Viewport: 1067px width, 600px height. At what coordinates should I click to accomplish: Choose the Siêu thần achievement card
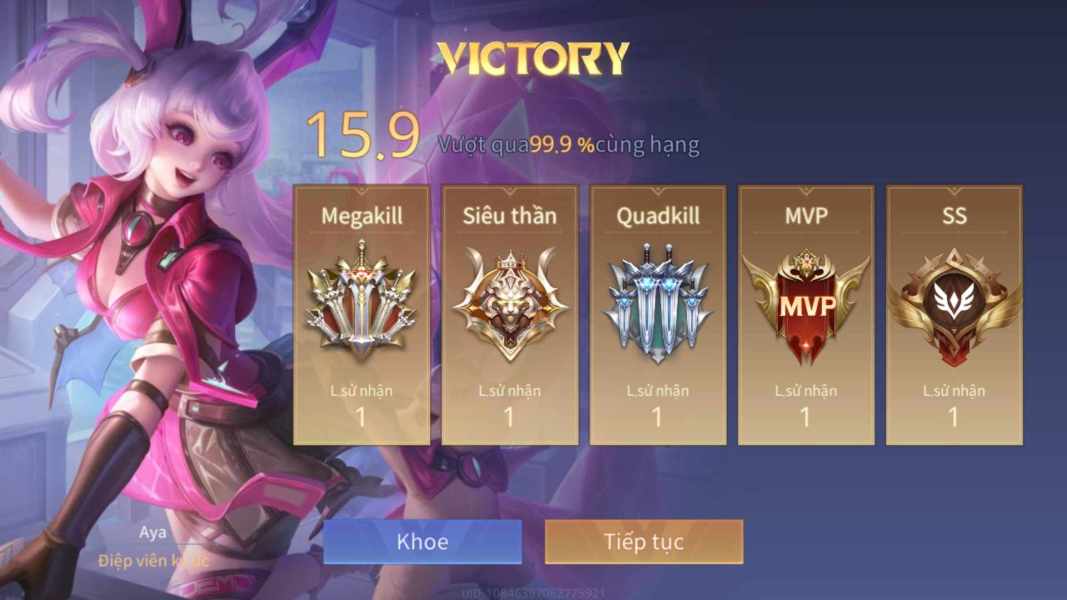[x=510, y=315]
